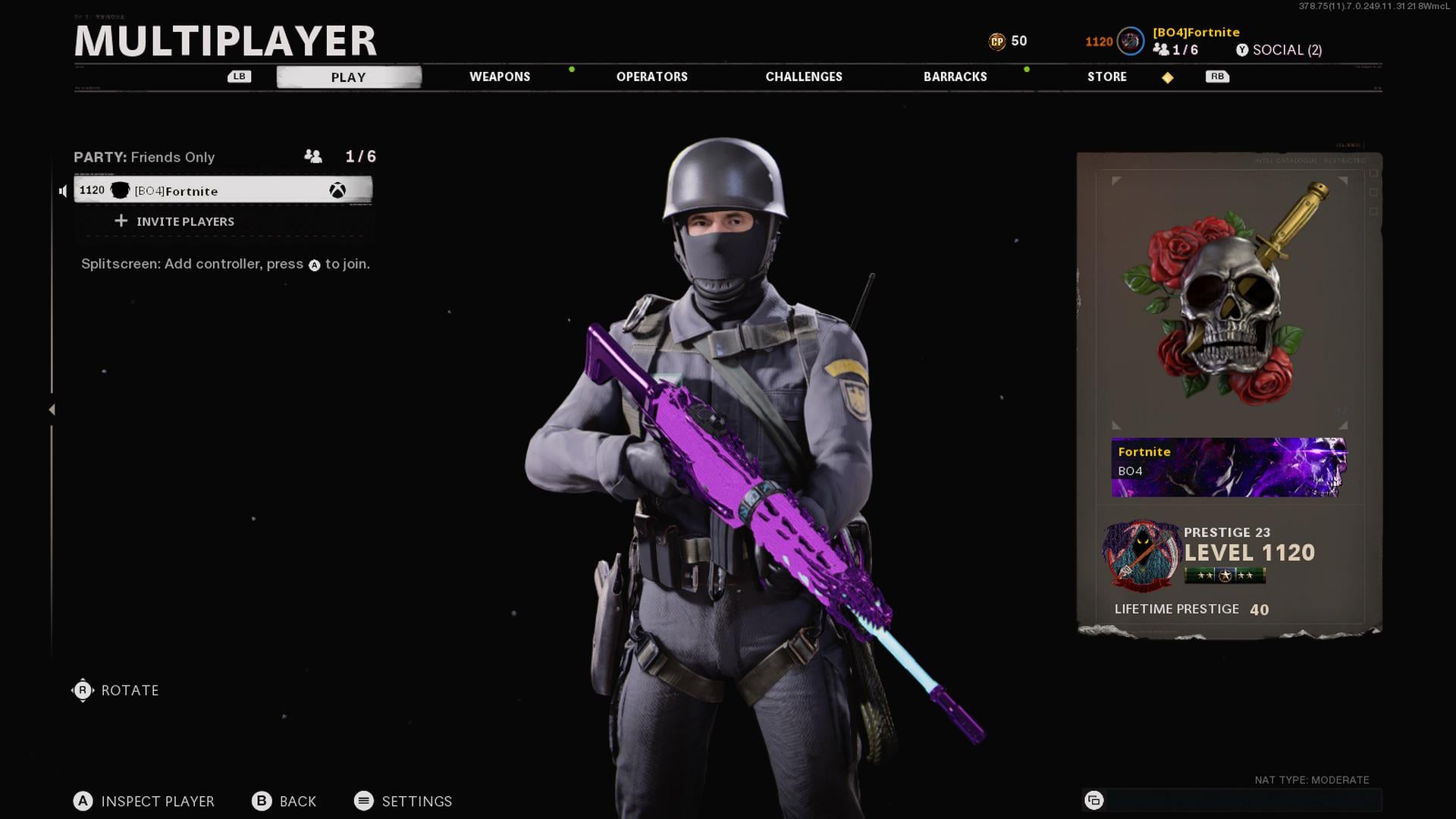Click the player profile icon at top
Image resolution: width=1456 pixels, height=819 pixels.
[x=1130, y=41]
